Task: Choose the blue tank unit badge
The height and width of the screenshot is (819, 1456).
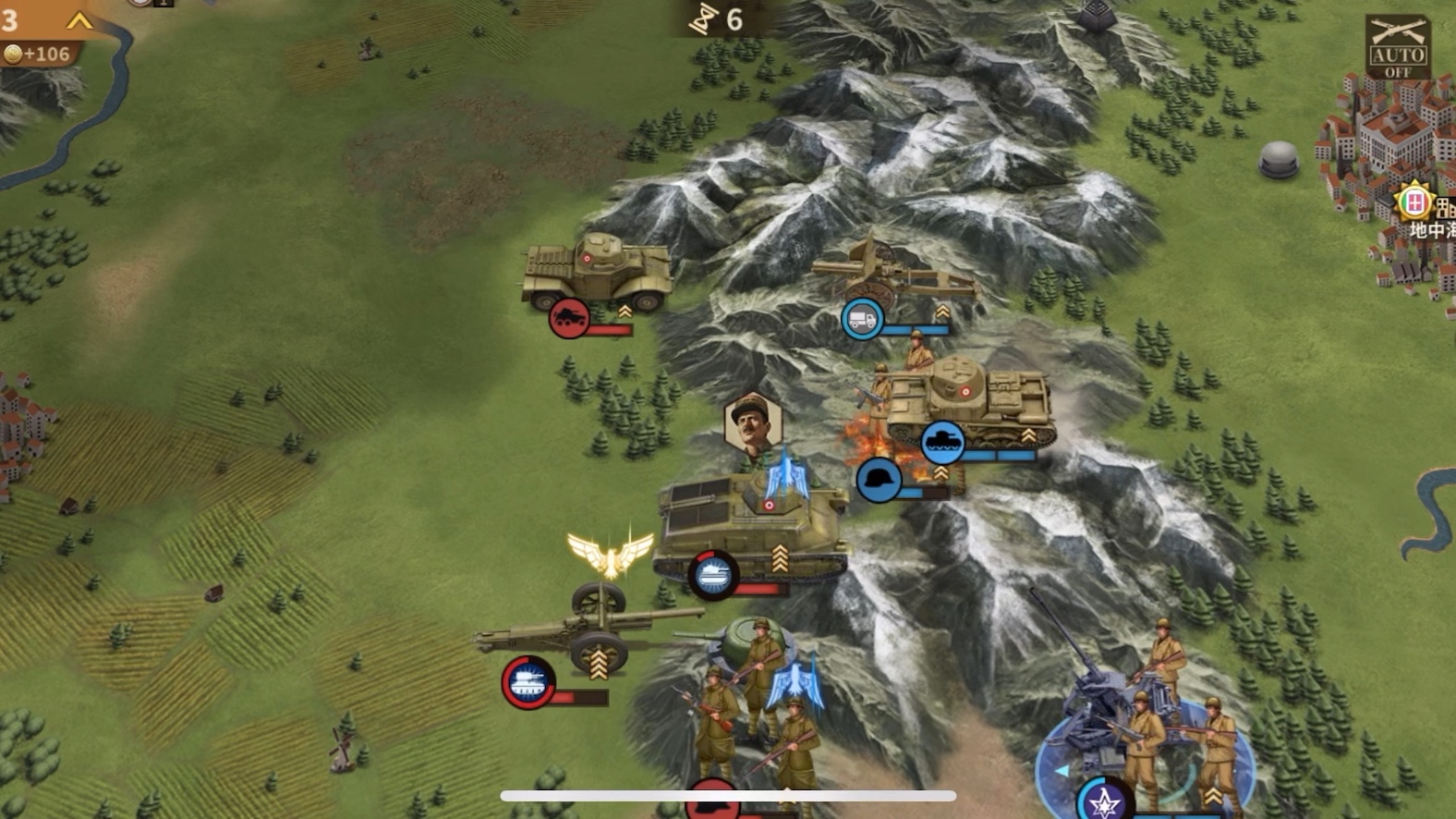Action: click(942, 442)
